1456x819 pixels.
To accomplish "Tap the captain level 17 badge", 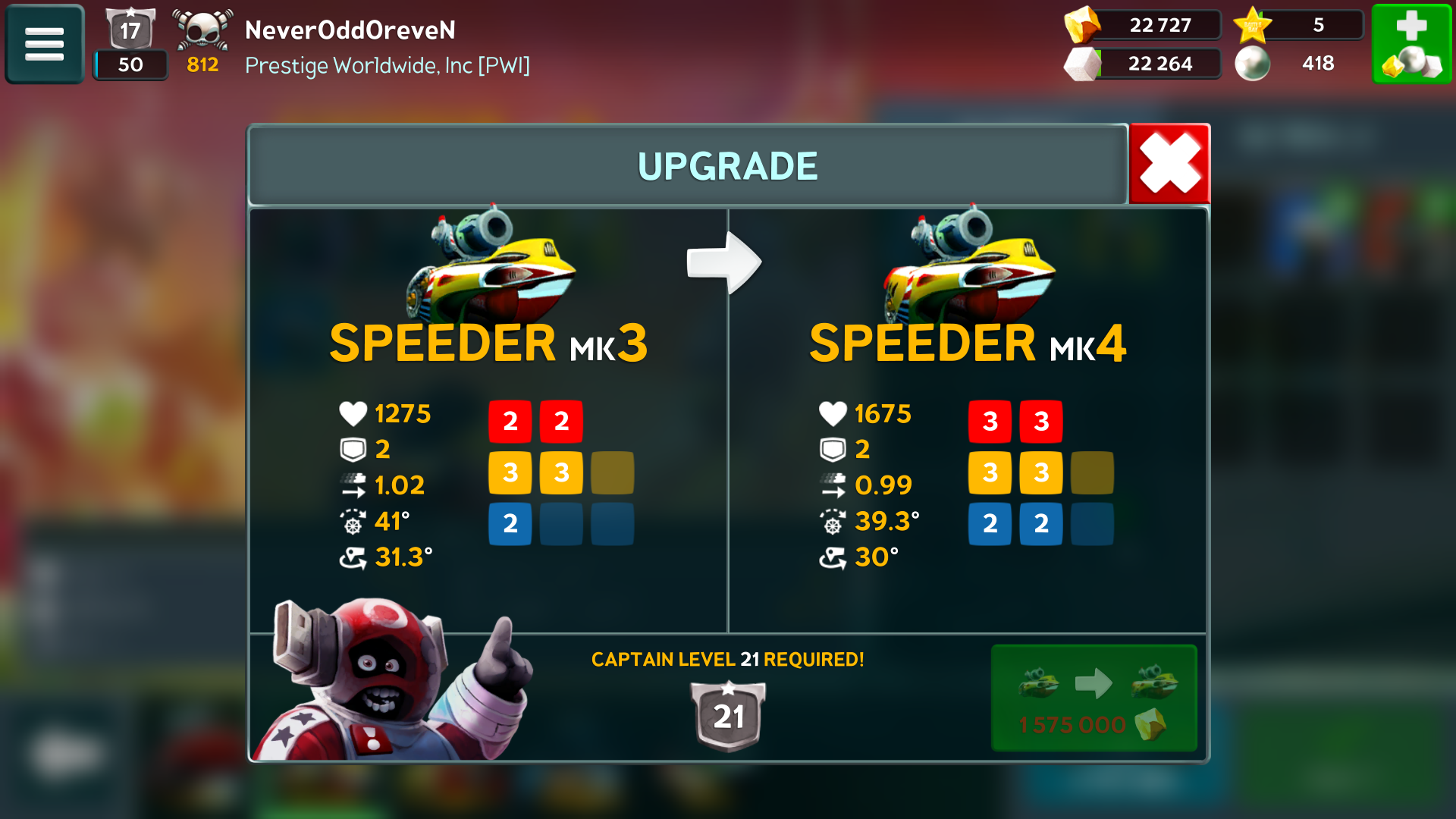I will 130,30.
